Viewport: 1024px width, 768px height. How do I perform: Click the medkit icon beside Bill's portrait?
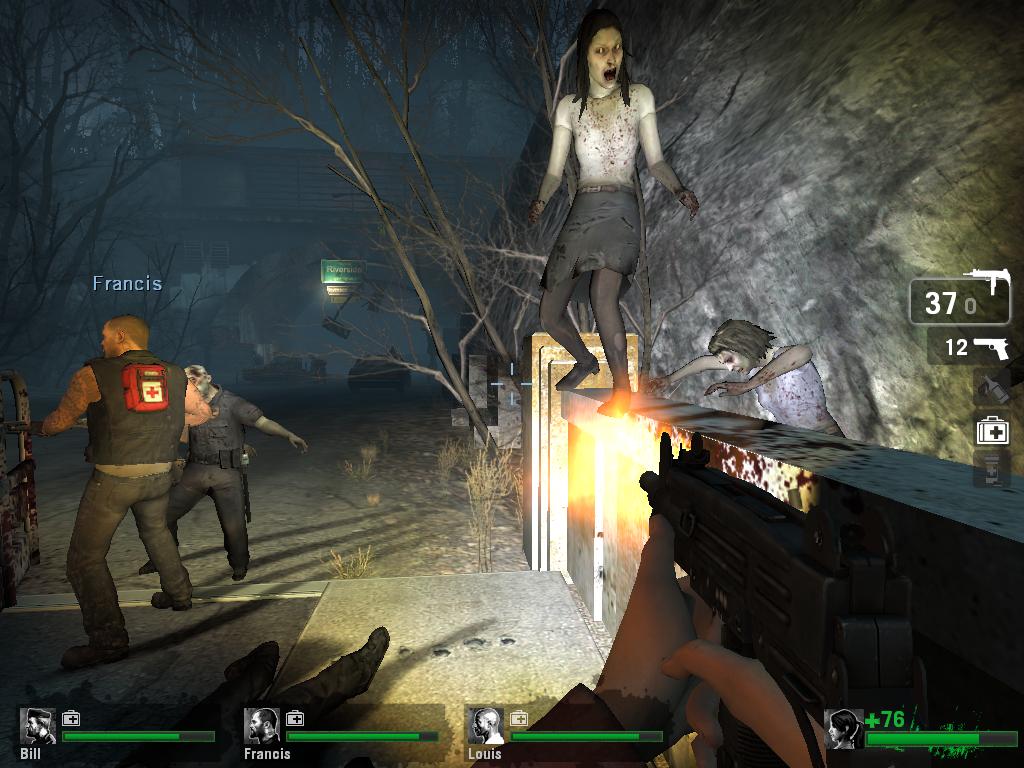(71, 718)
